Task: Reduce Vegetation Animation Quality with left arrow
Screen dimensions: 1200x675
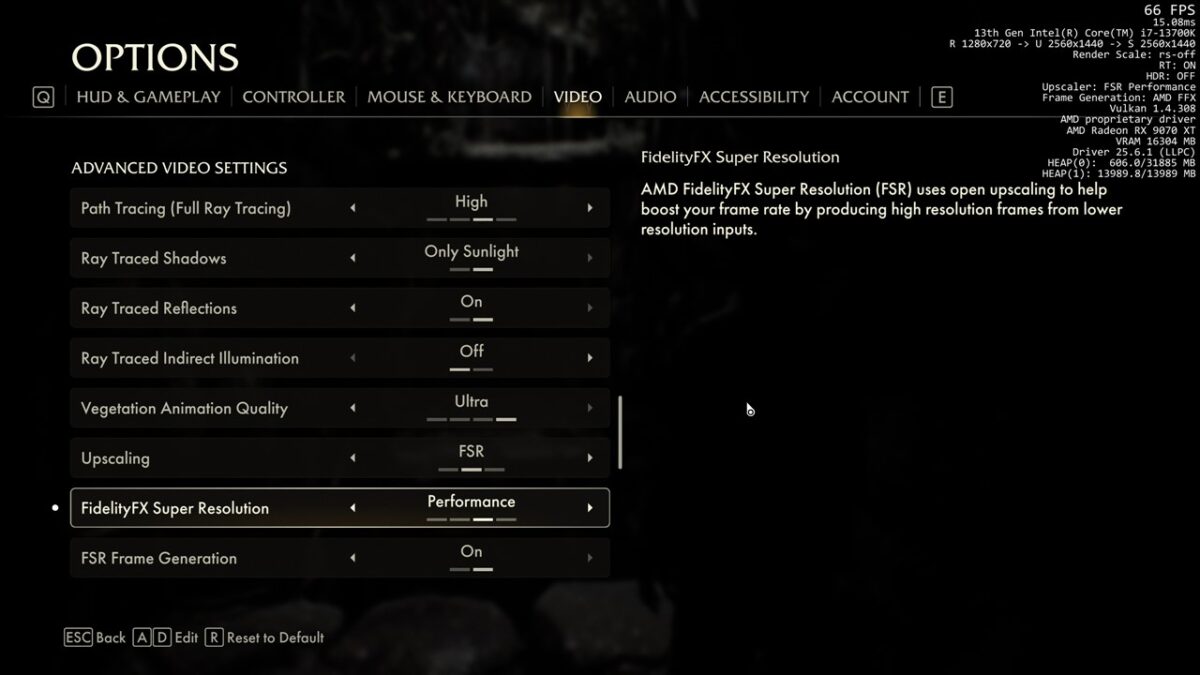Action: click(x=353, y=408)
